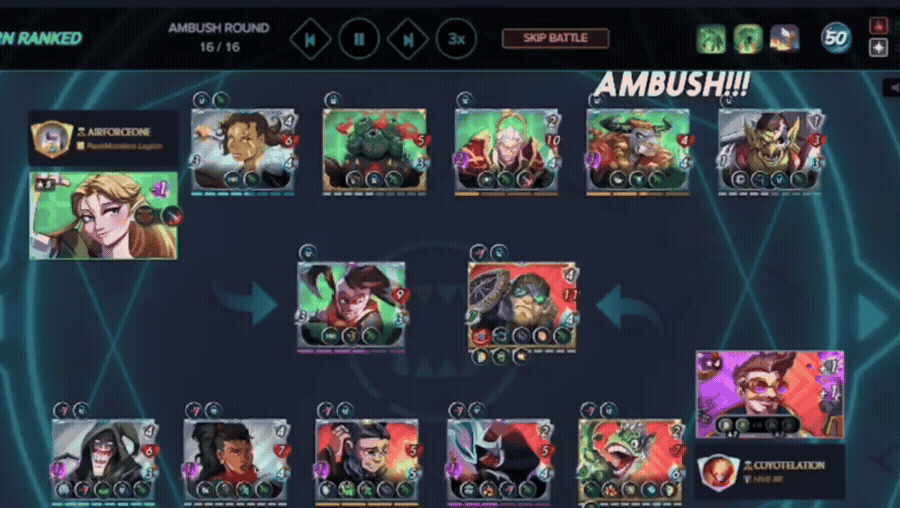Select AIRFORCEONE's blonde summoner card
This screenshot has height=508, width=900.
(x=104, y=215)
